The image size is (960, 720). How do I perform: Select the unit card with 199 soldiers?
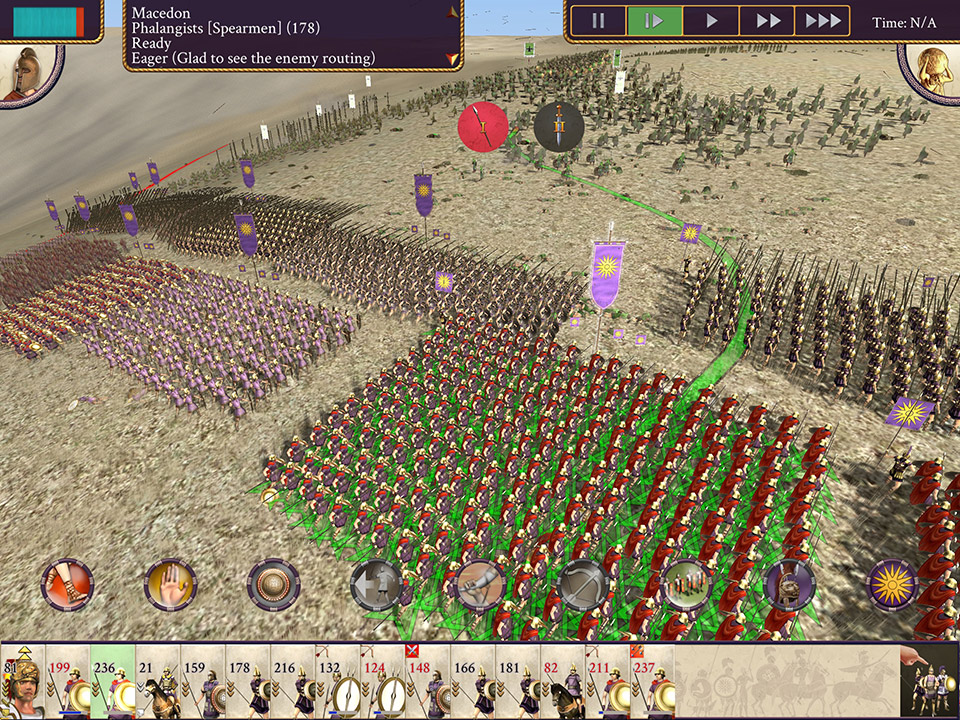click(x=68, y=683)
